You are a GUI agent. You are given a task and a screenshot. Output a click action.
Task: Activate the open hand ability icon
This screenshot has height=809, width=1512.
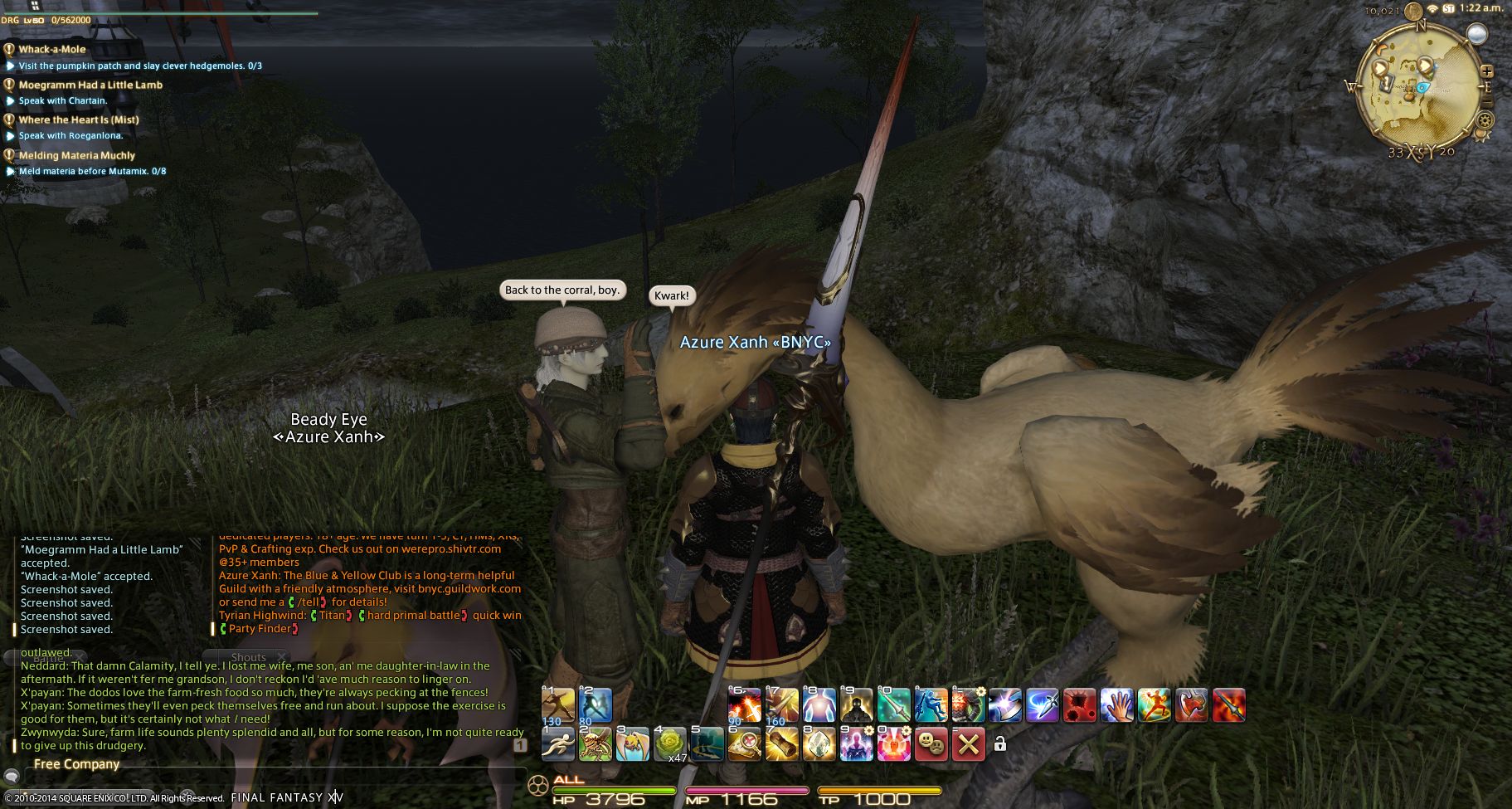point(1116,705)
